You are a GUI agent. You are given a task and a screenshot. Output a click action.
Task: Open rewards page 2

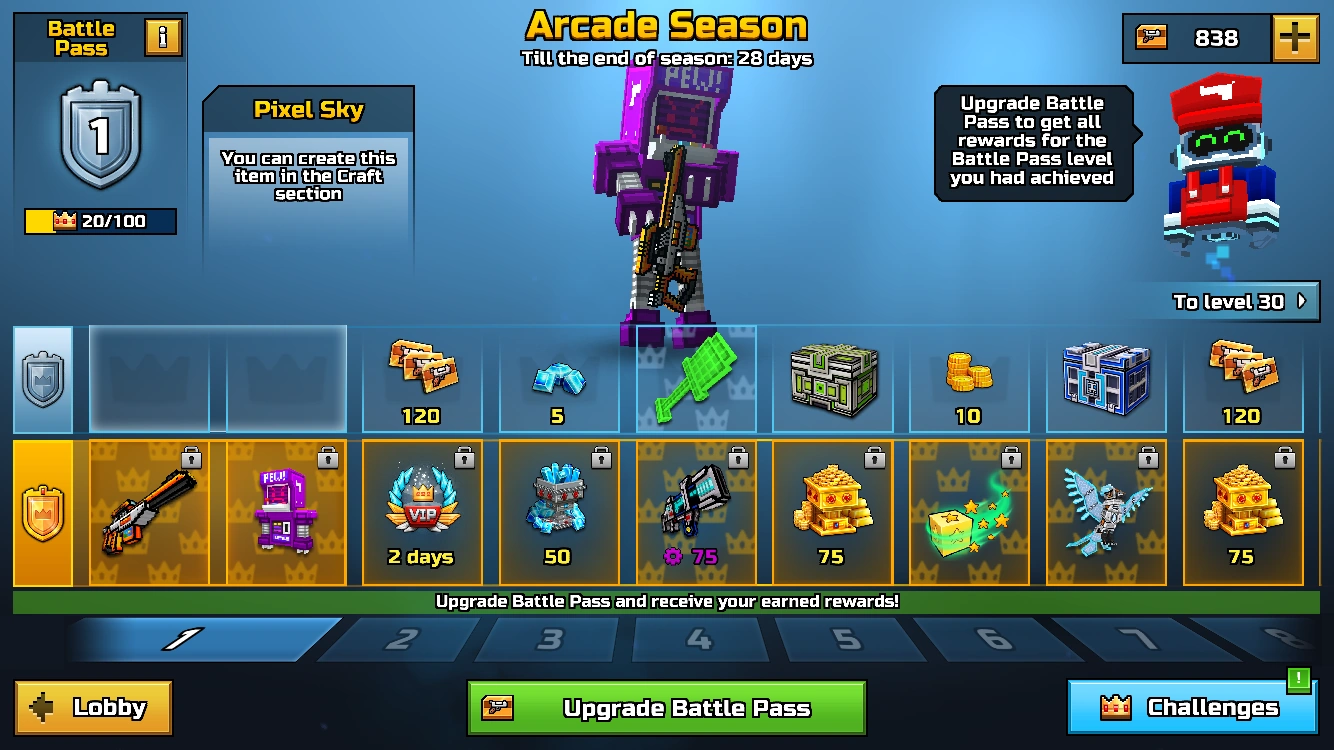pyautogui.click(x=399, y=637)
